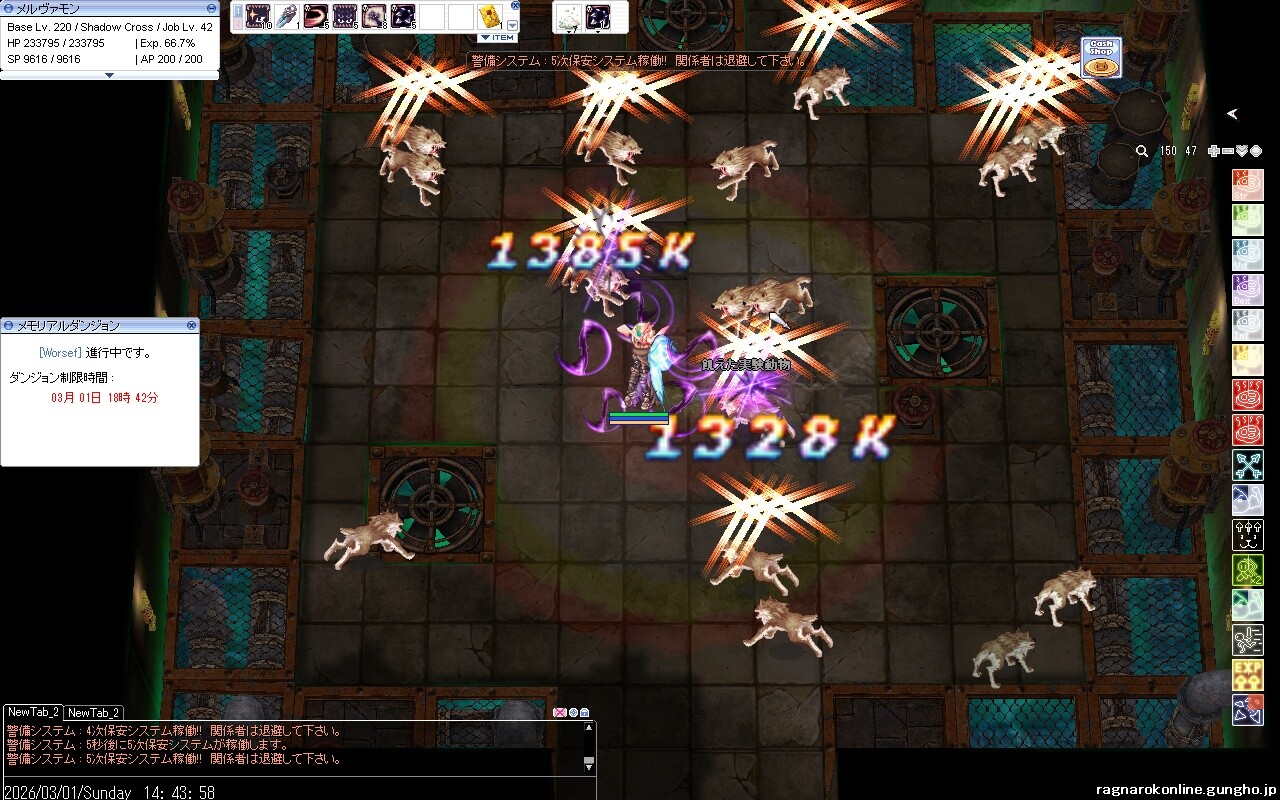Expand the ITEM dropdown under the hotbar
This screenshot has height=800, width=1280.
tap(497, 38)
